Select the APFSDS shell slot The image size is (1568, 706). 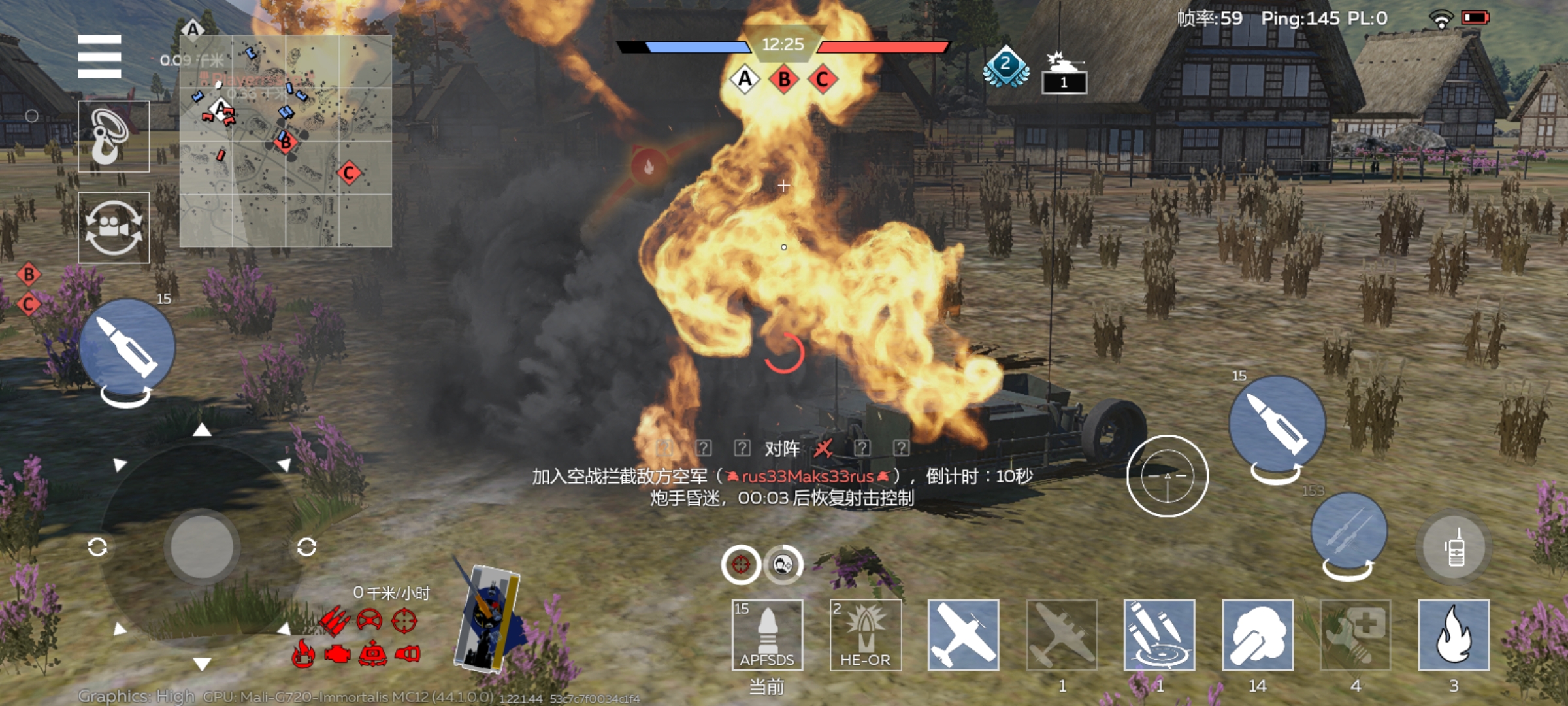click(x=767, y=635)
